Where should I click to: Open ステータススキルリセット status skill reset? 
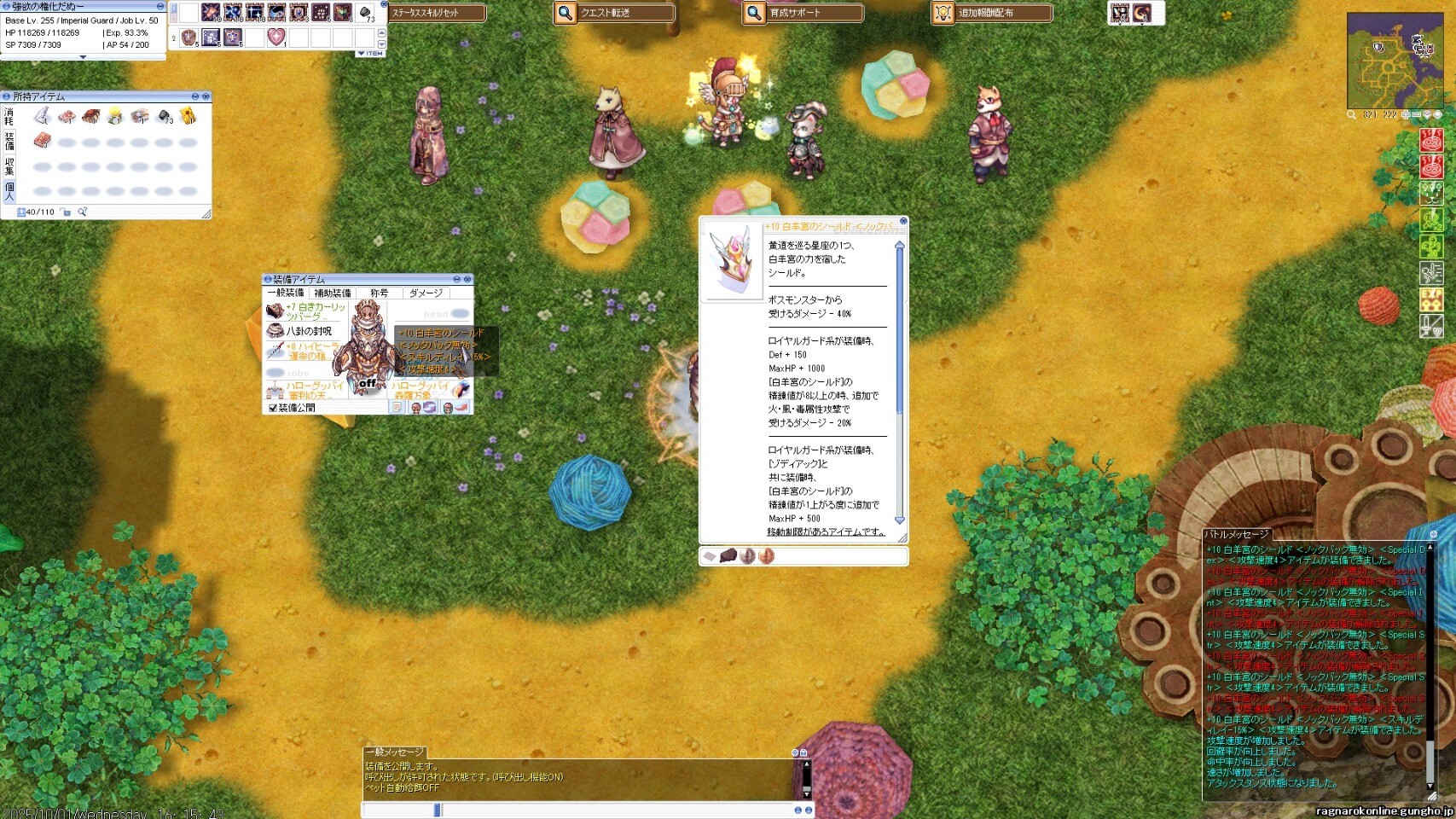pyautogui.click(x=436, y=13)
